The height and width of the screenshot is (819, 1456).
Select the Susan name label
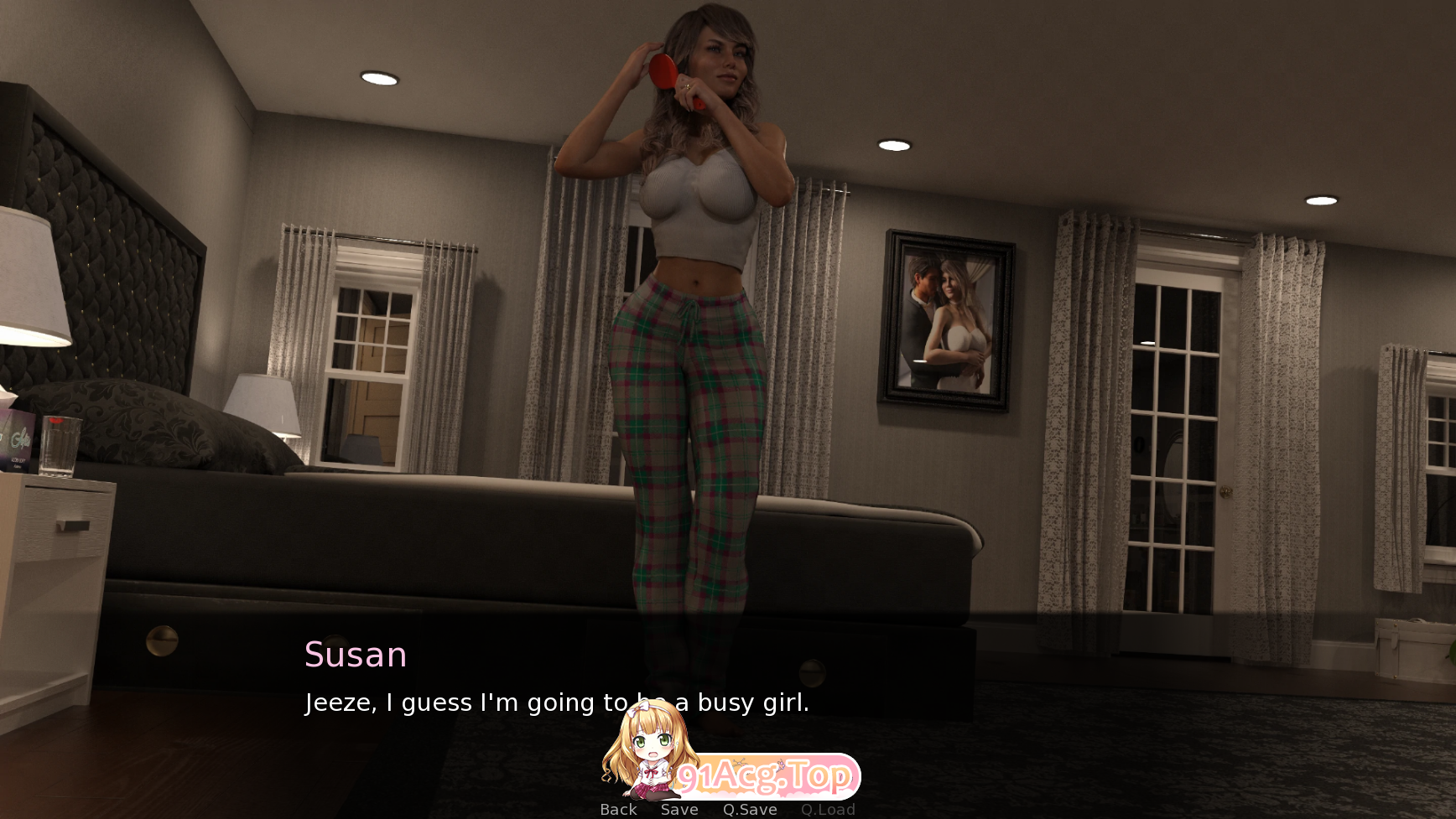coord(355,656)
